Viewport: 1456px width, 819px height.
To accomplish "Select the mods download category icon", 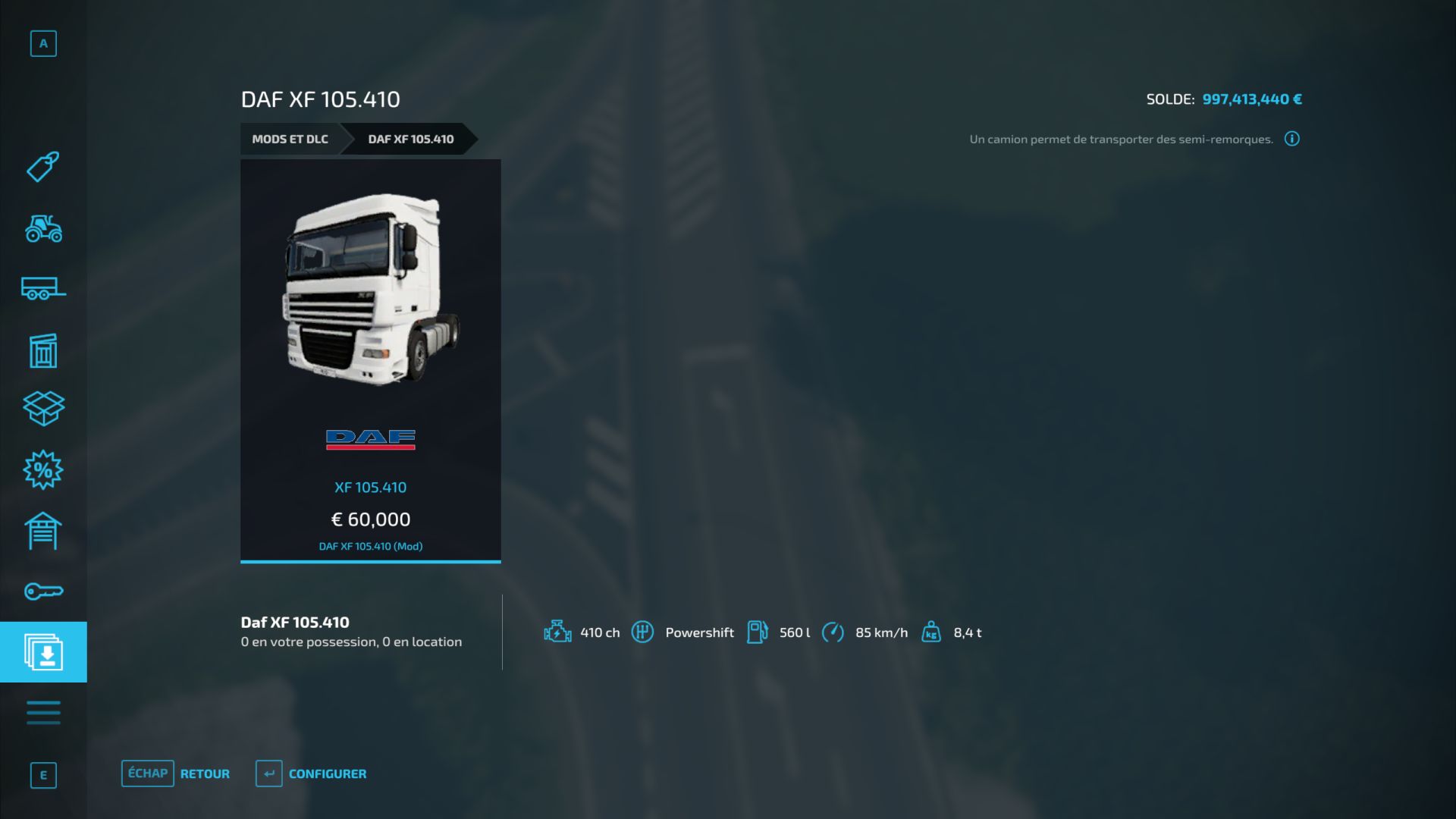I will point(43,651).
